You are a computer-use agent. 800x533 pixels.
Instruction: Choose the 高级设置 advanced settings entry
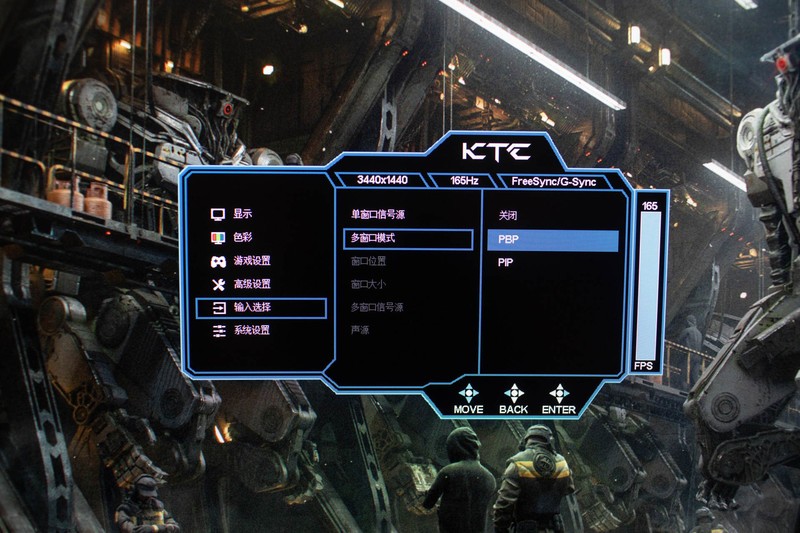251,284
